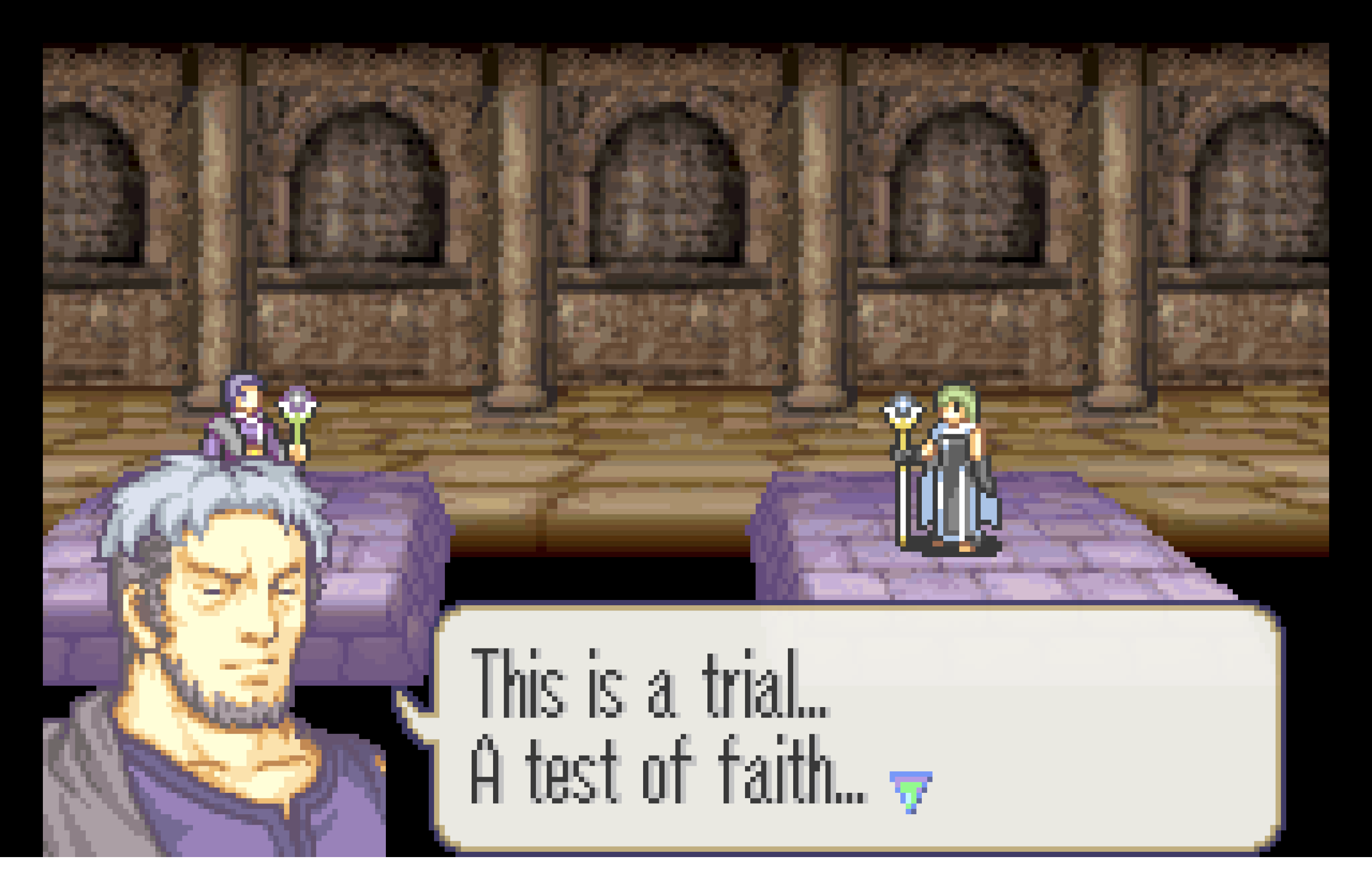Image resolution: width=1372 pixels, height=879 pixels.
Task: Advance the trial dialogue text box
Action: pyautogui.click(x=857, y=727)
